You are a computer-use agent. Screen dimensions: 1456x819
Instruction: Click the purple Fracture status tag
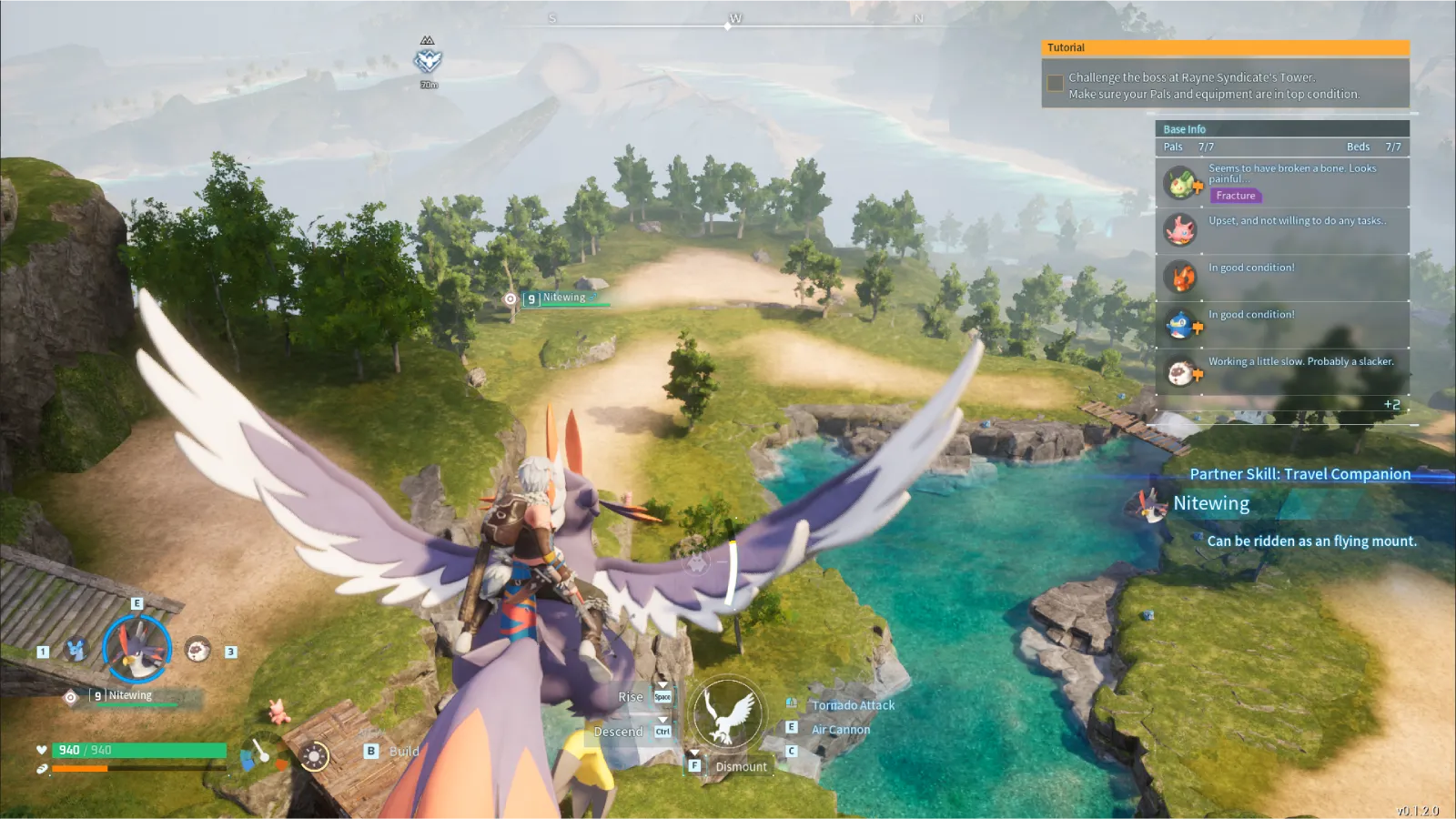point(1235,196)
